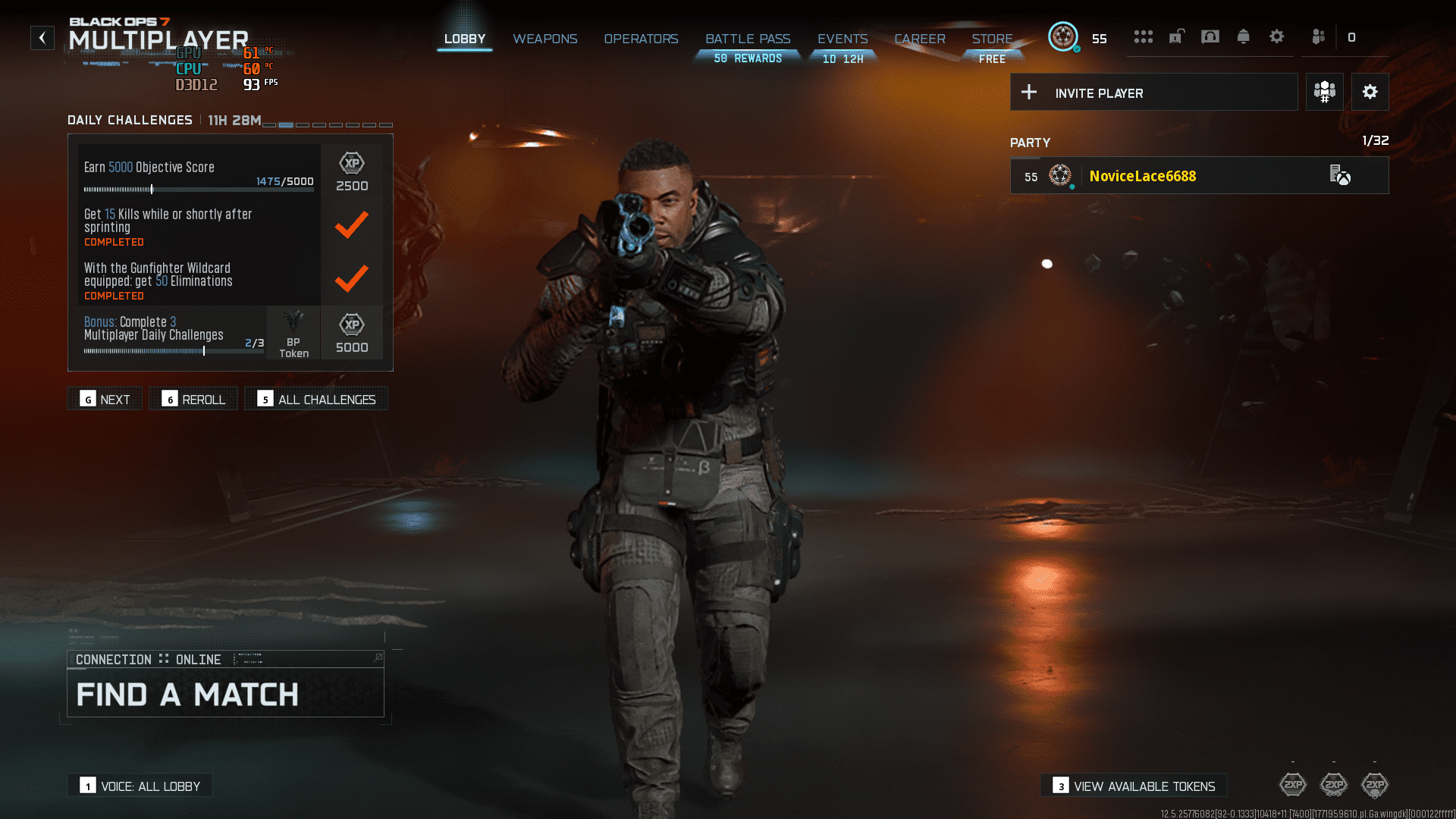Viewport: 1456px width, 819px height.
Task: Open the notifications bell icon
Action: click(x=1244, y=36)
